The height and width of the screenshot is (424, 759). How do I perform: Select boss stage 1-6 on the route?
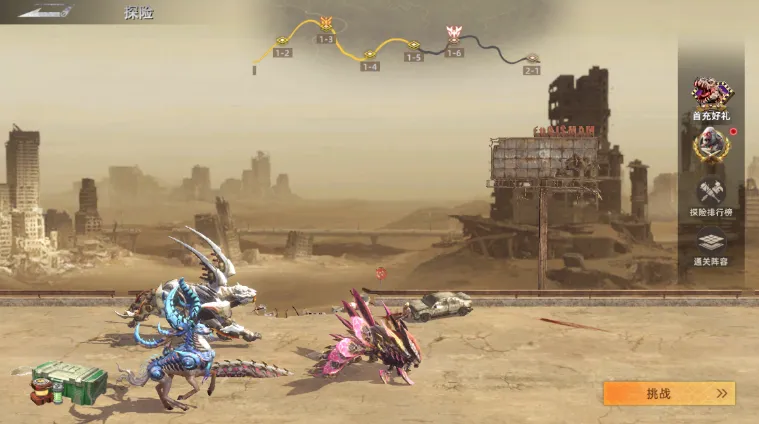click(x=454, y=36)
